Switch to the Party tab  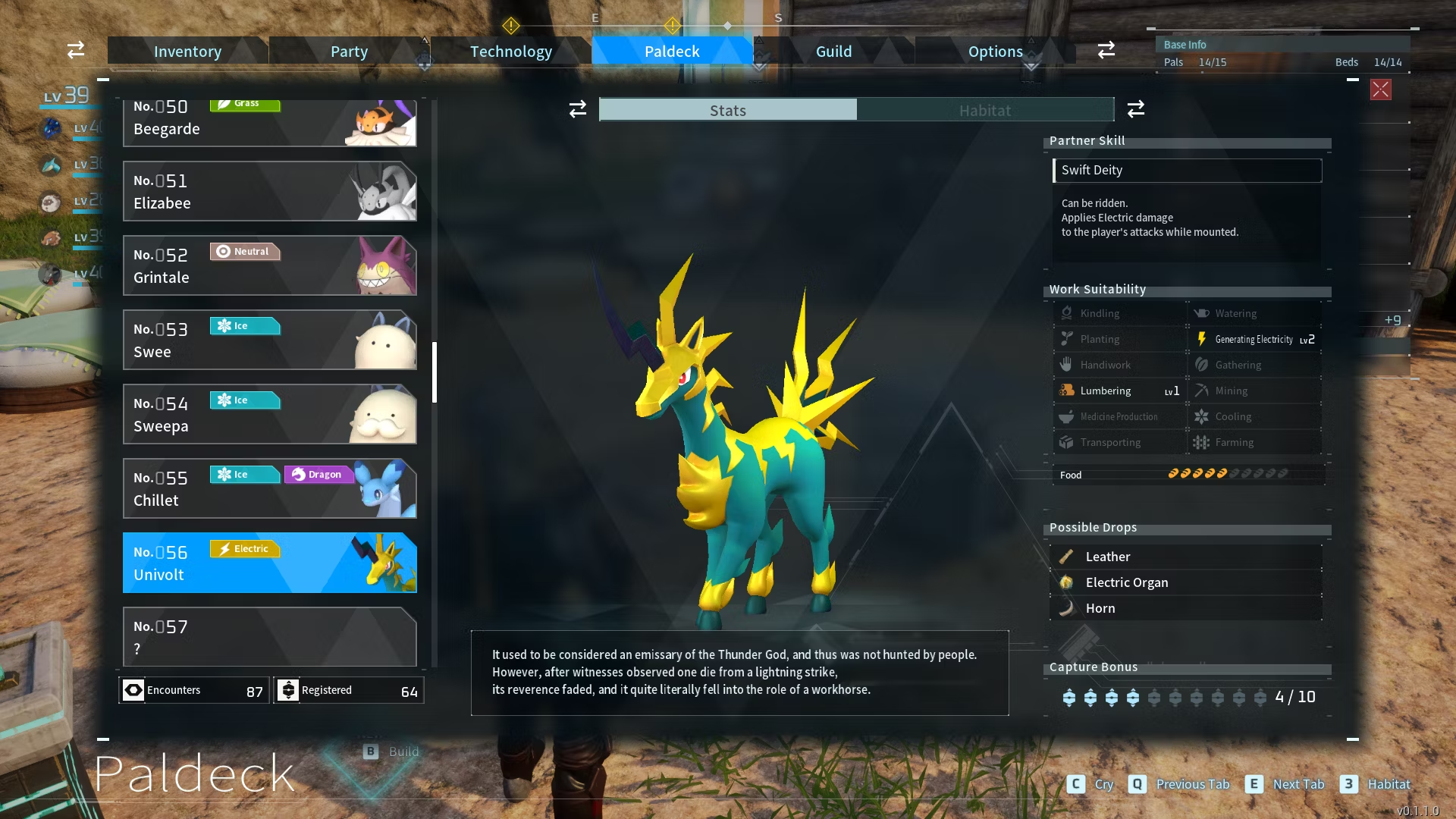tap(349, 52)
